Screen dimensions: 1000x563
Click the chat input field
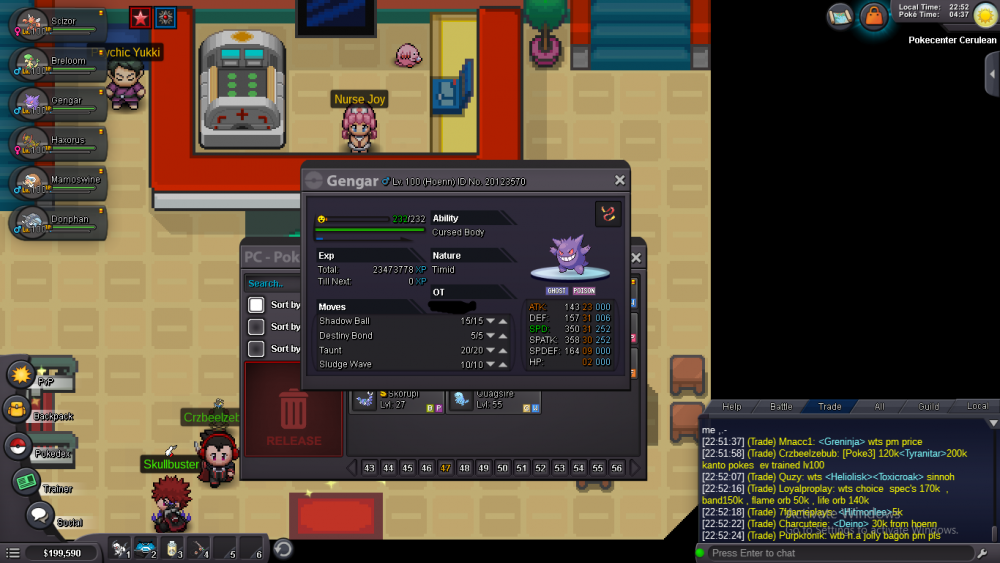835,553
